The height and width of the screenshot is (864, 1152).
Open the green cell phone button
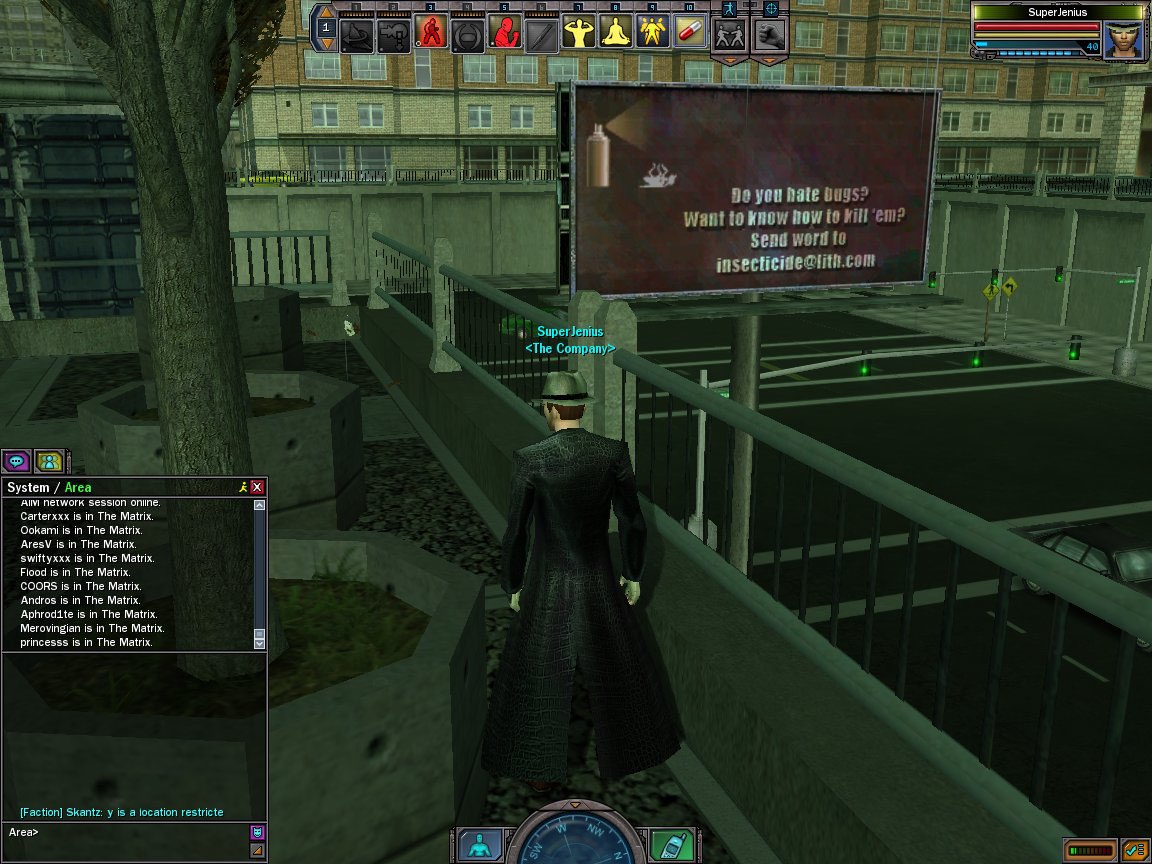pos(670,846)
